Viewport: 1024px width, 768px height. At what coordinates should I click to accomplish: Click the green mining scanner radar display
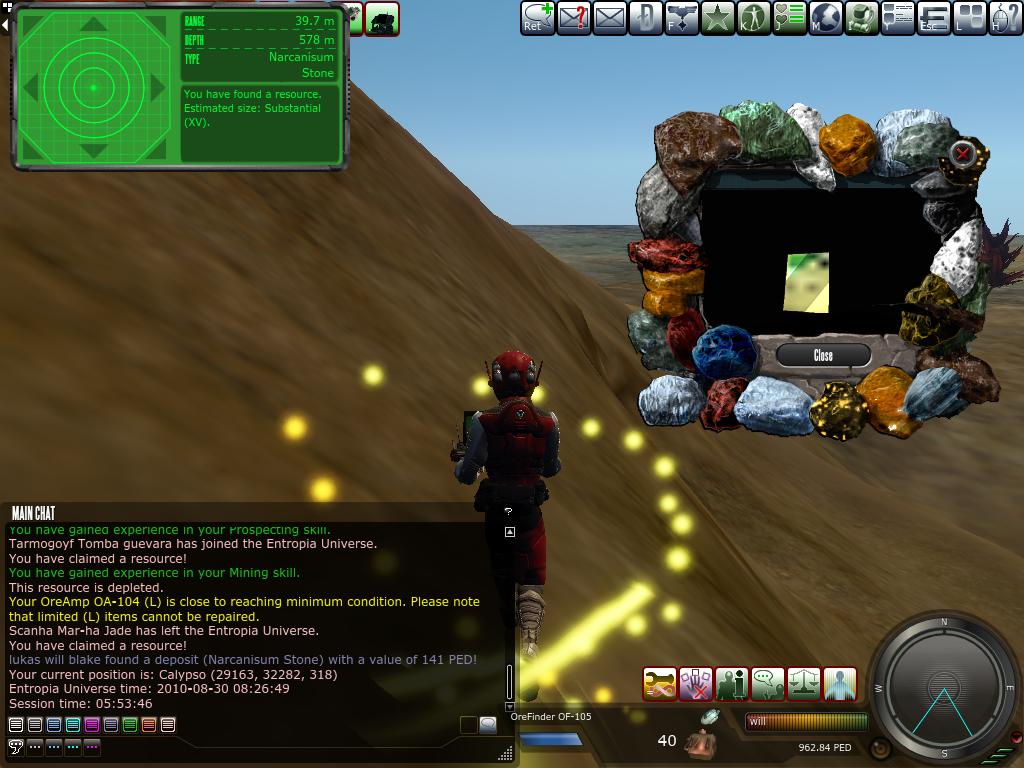(93, 87)
